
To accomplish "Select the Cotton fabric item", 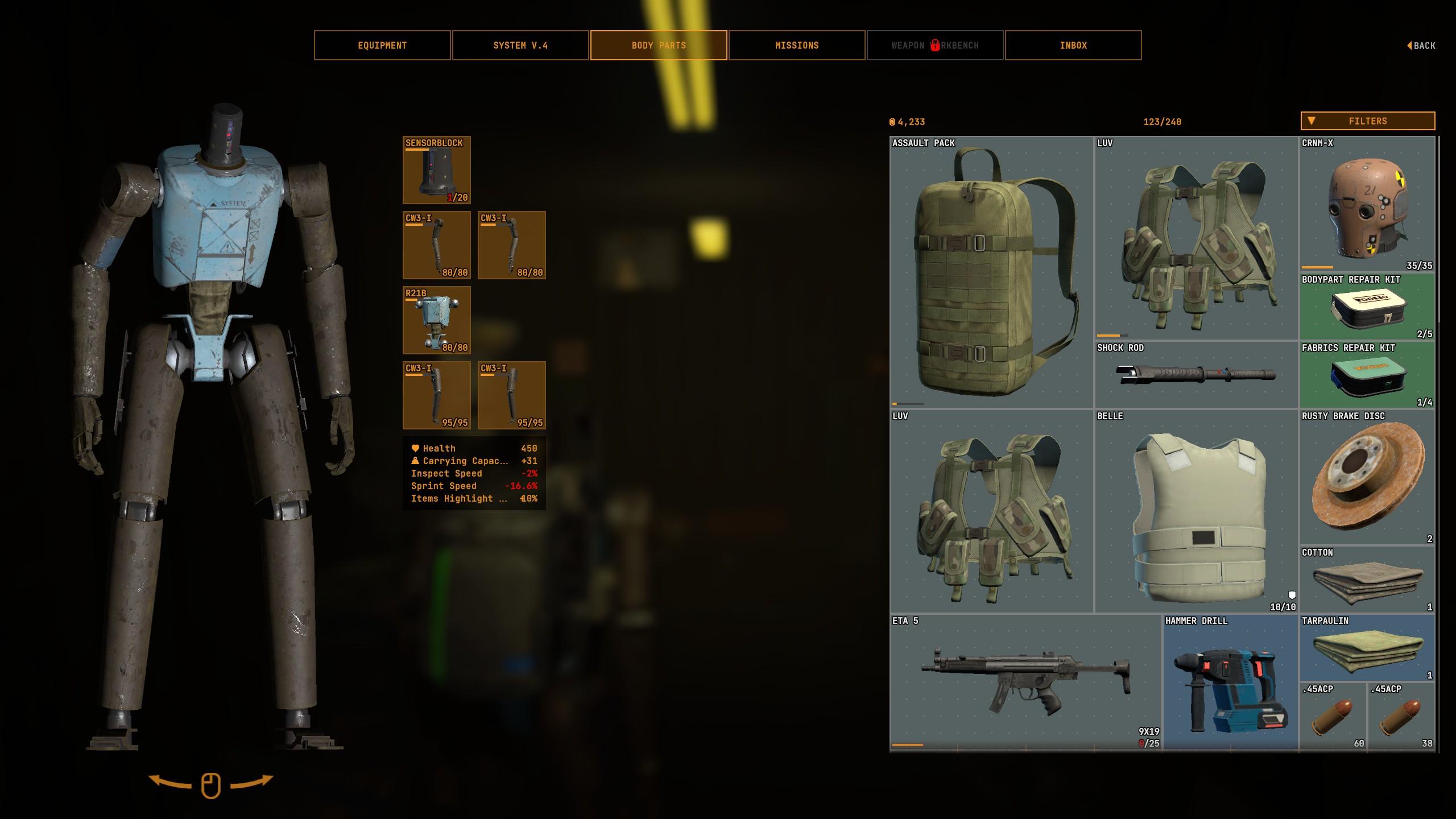I will click(x=1367, y=580).
